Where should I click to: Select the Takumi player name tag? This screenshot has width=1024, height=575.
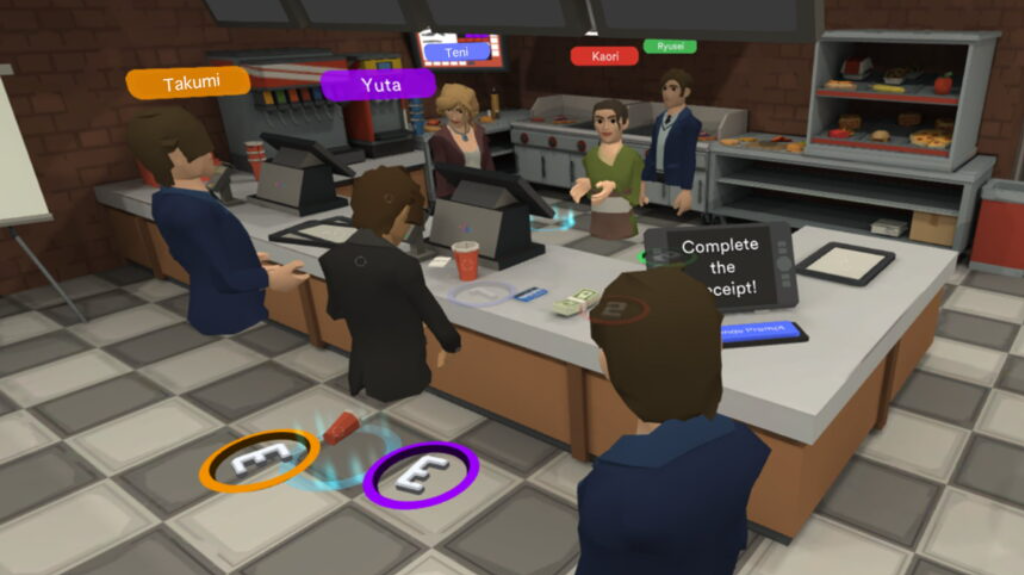tap(188, 83)
